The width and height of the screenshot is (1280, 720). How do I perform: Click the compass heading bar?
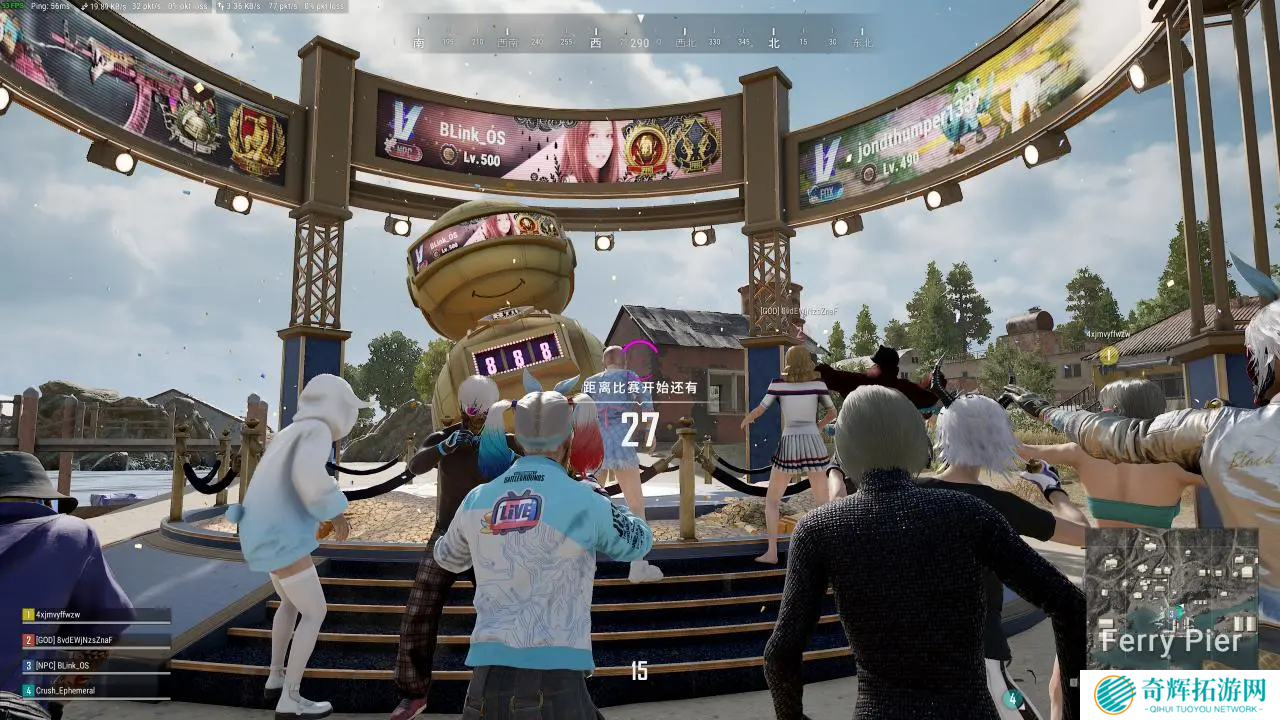[x=641, y=41]
